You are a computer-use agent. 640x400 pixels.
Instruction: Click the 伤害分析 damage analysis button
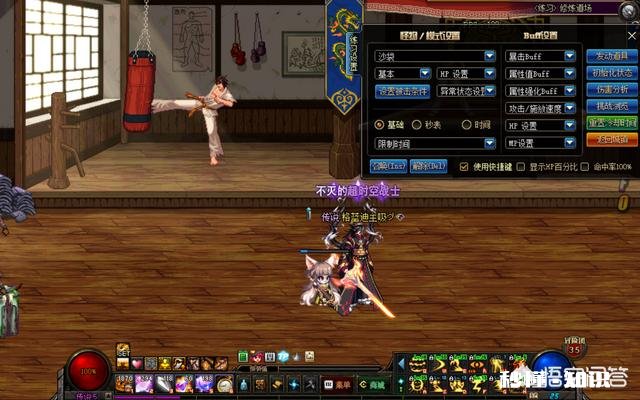click(x=611, y=90)
